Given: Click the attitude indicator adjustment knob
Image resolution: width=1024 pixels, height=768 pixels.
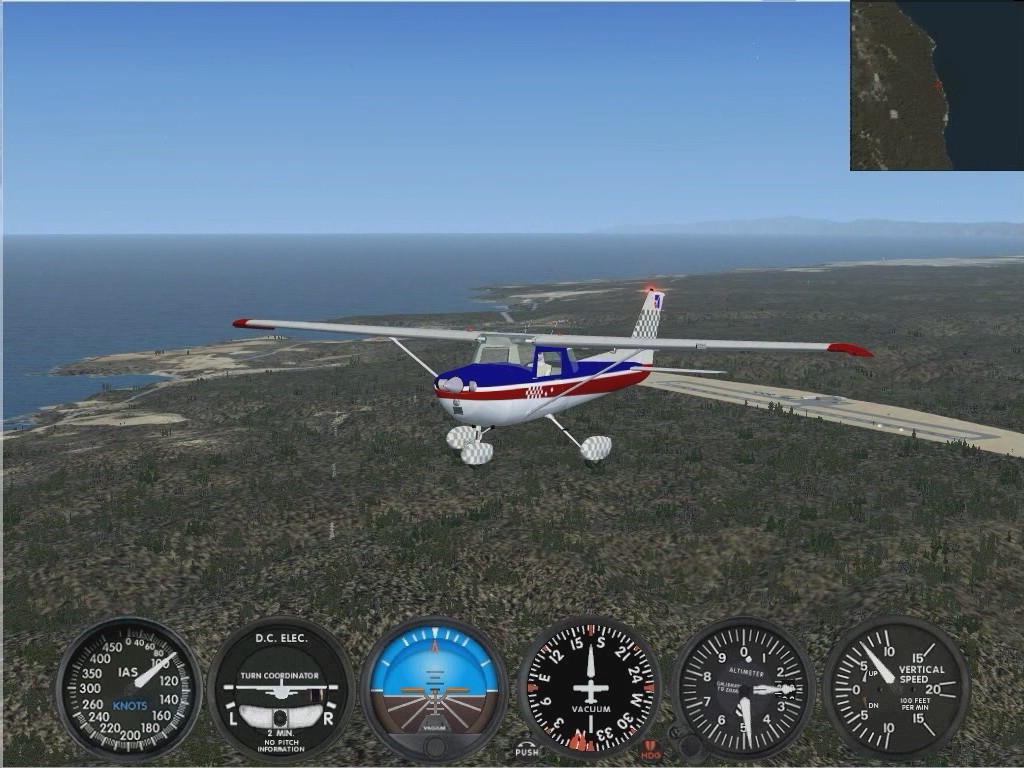Looking at the screenshot, I should (434, 748).
